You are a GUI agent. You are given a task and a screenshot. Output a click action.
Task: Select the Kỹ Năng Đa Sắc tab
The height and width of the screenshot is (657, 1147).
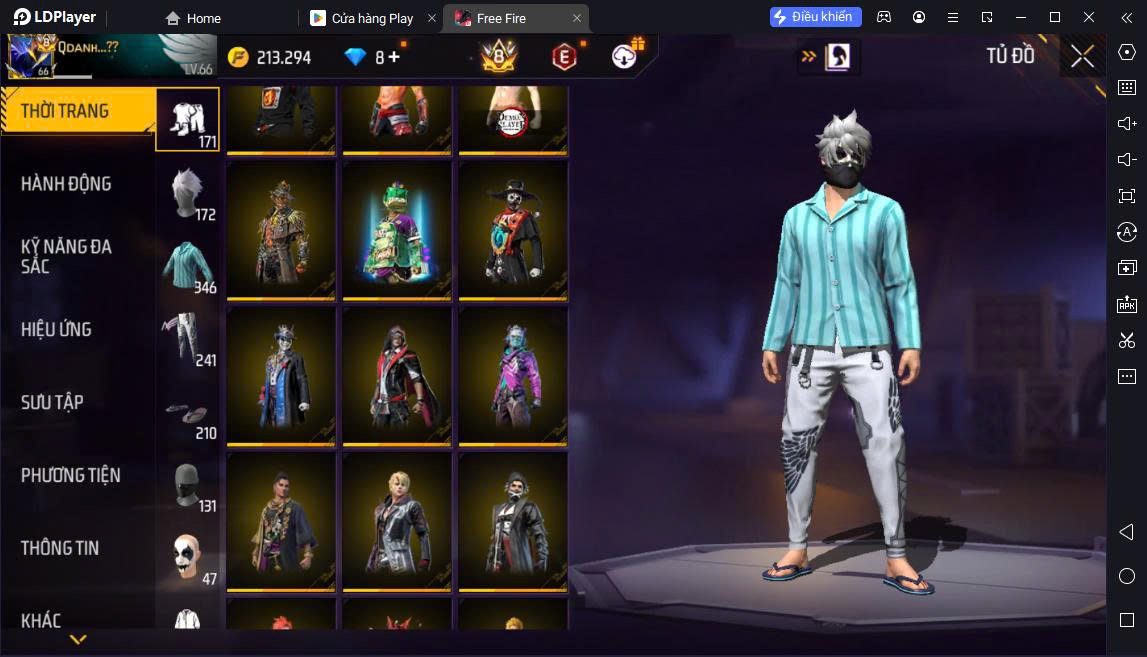[x=66, y=256]
